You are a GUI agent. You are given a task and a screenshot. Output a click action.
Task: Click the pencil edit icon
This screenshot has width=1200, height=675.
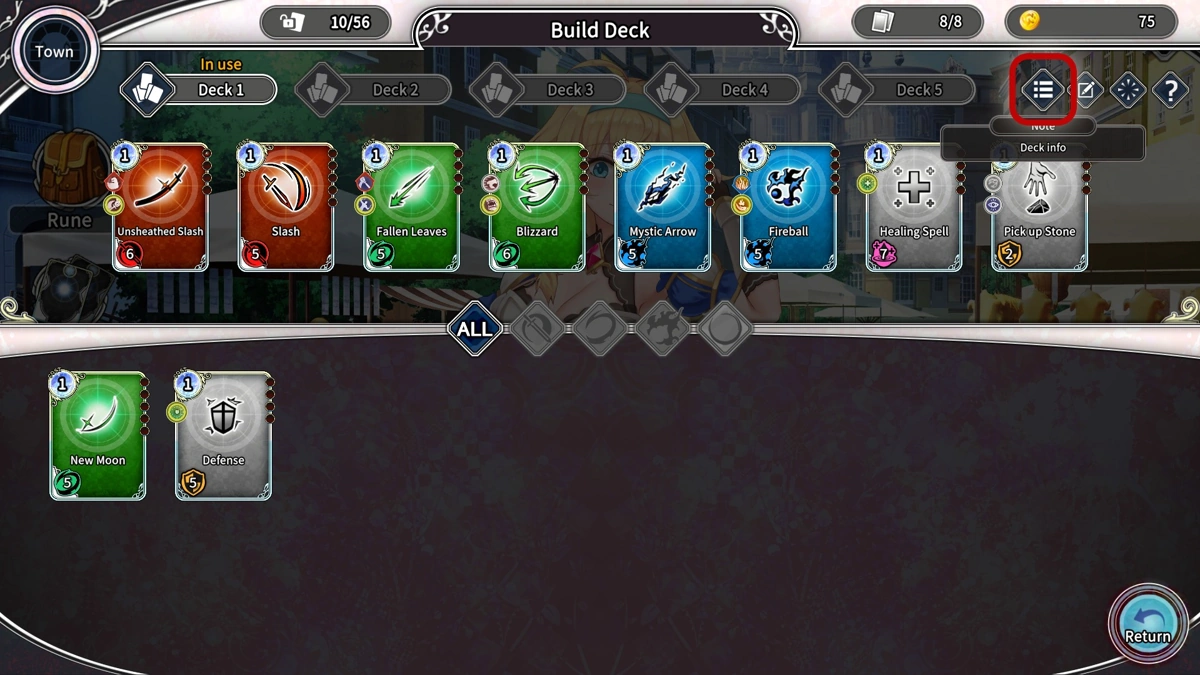(x=1086, y=91)
